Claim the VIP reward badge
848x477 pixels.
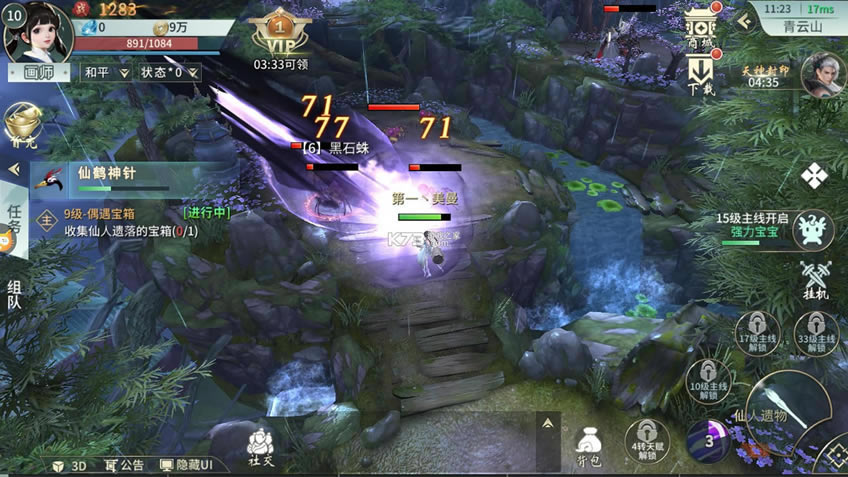[x=281, y=36]
